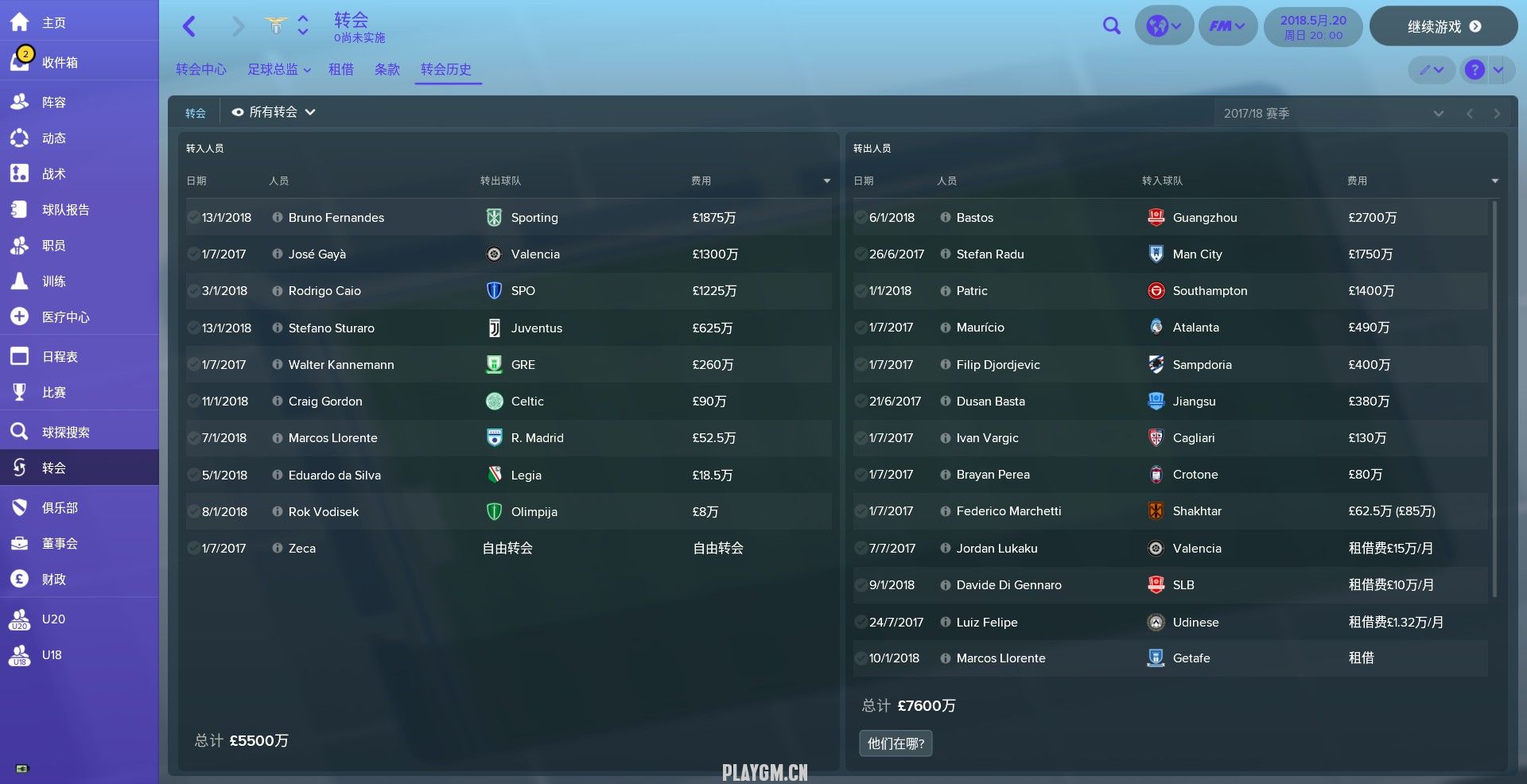
Task: Click the back navigation arrow
Action: point(189,26)
